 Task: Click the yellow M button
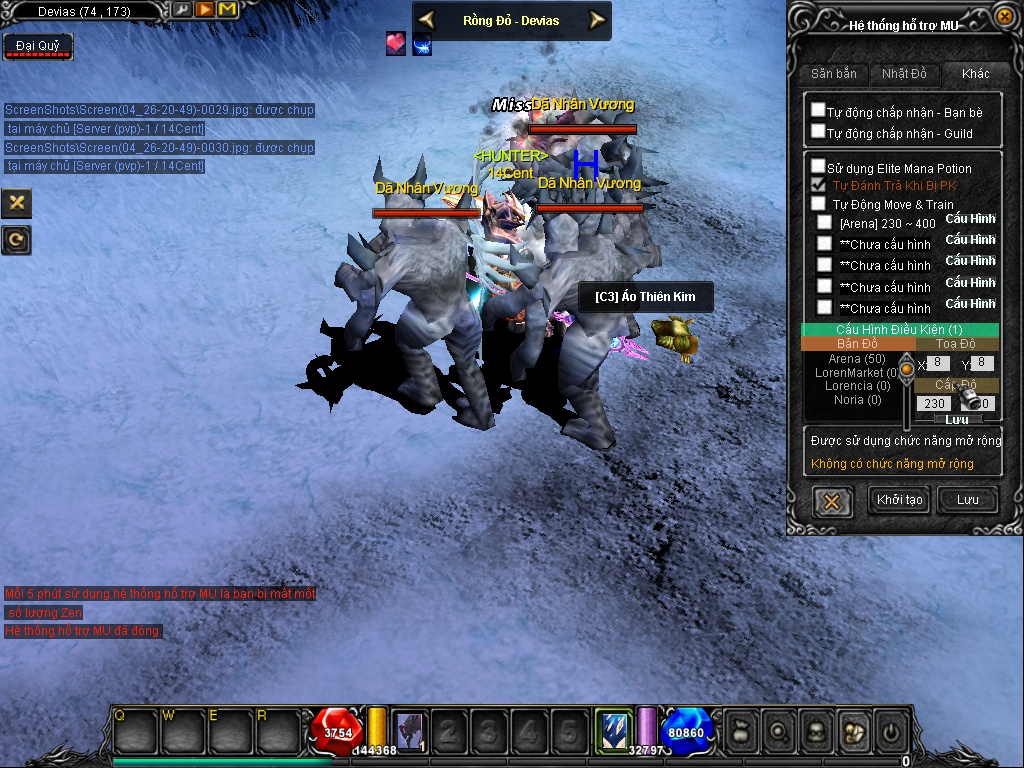tap(227, 10)
